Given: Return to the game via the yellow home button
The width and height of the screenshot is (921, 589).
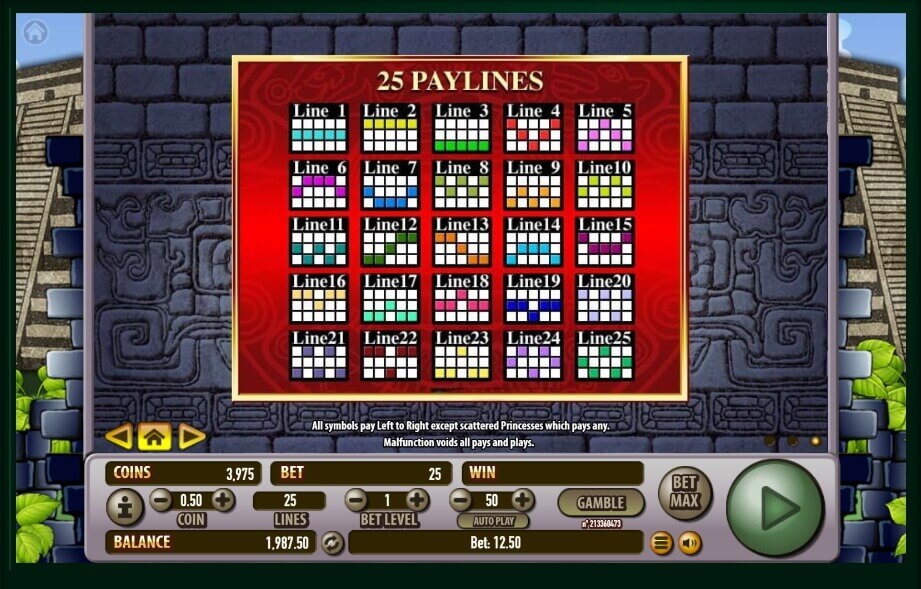Looking at the screenshot, I should click(x=154, y=436).
